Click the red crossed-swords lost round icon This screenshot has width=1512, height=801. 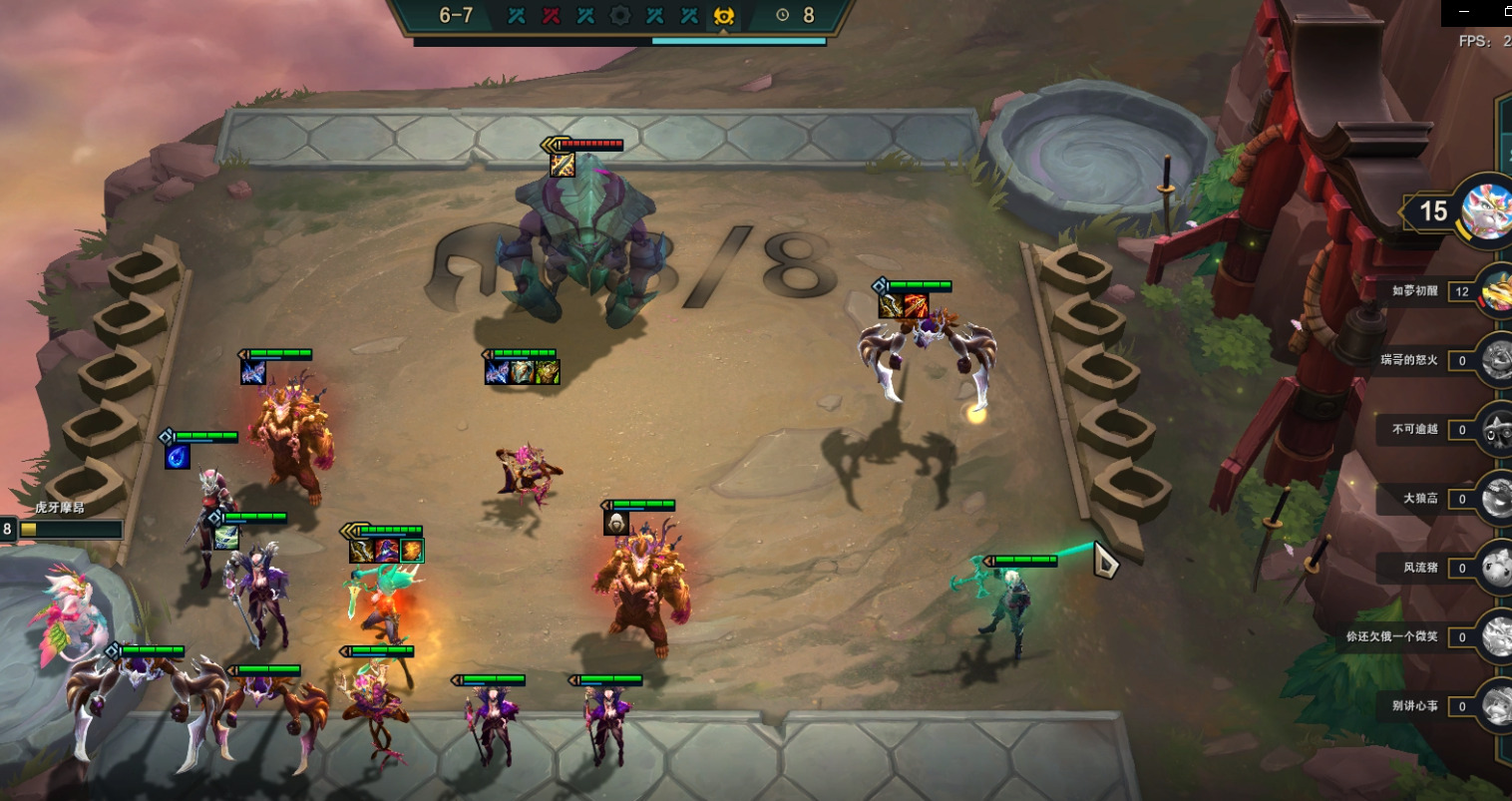(551, 16)
